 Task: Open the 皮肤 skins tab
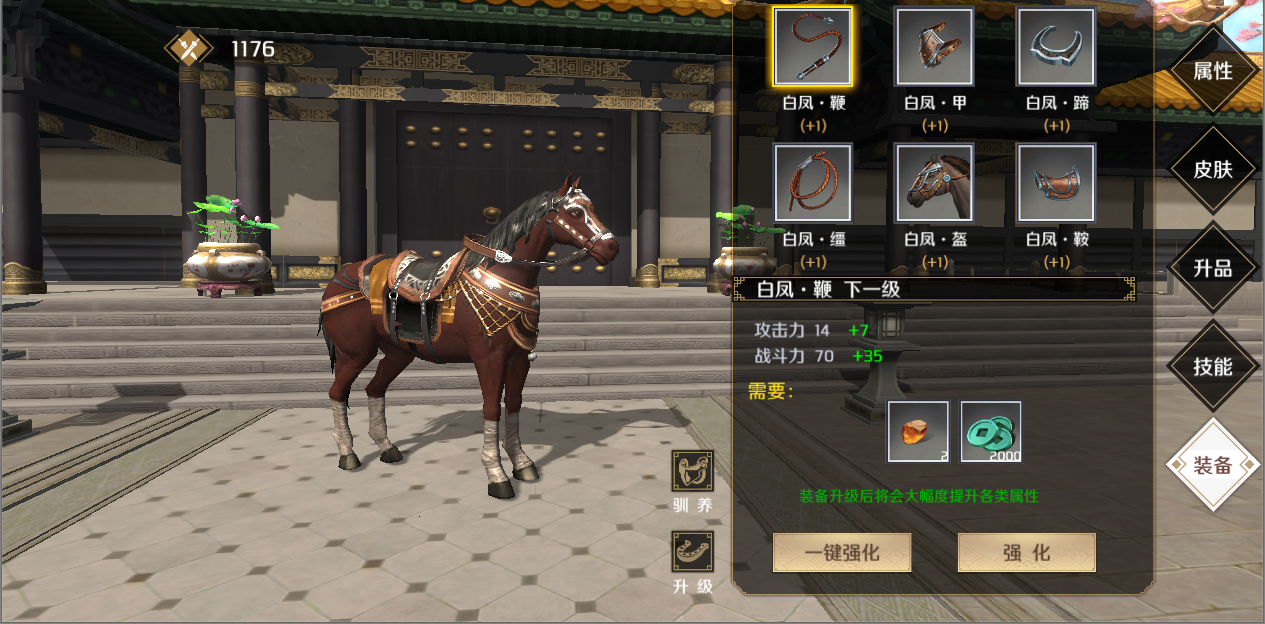tap(1212, 169)
